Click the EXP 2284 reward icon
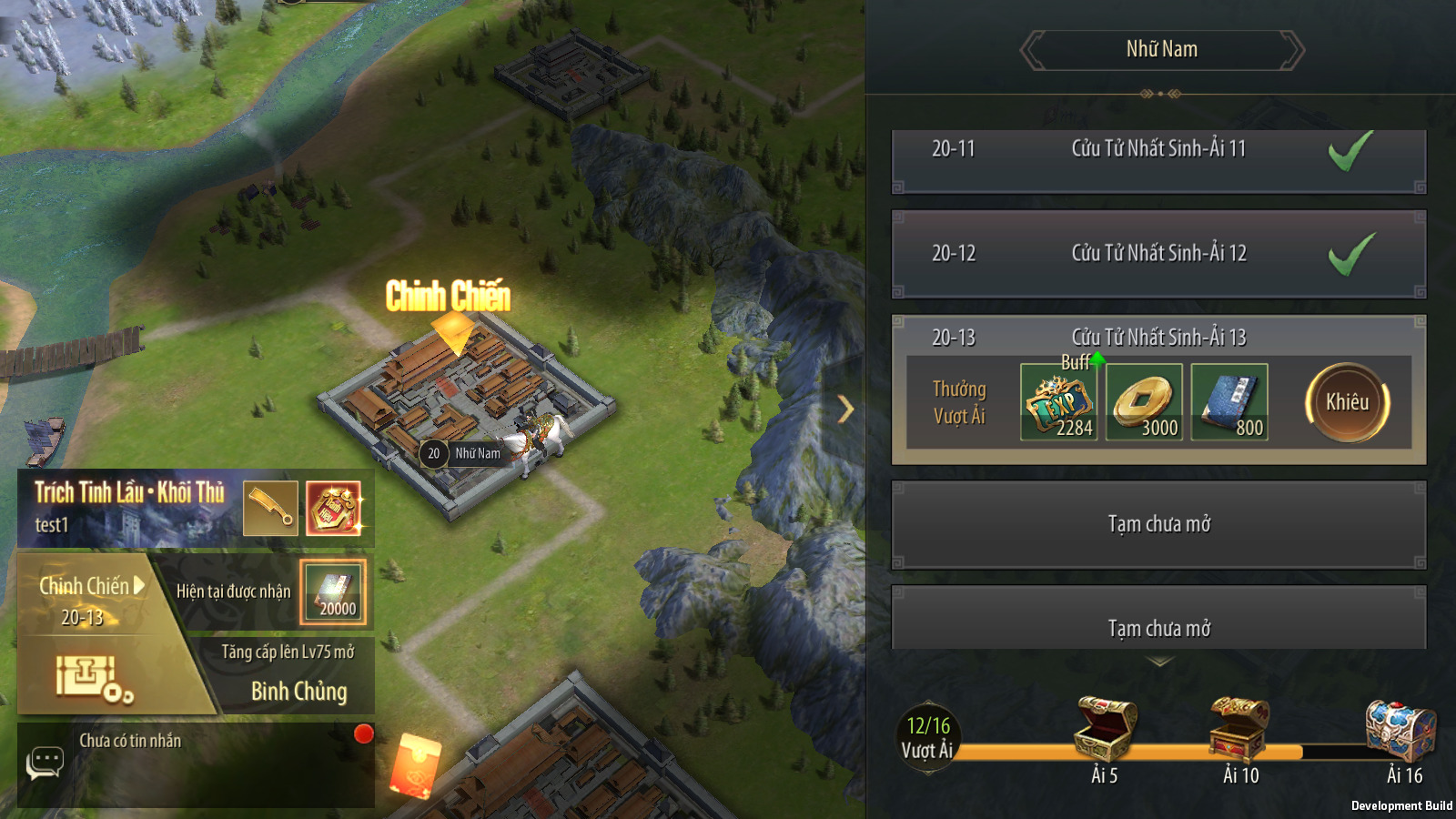 [x=1058, y=402]
